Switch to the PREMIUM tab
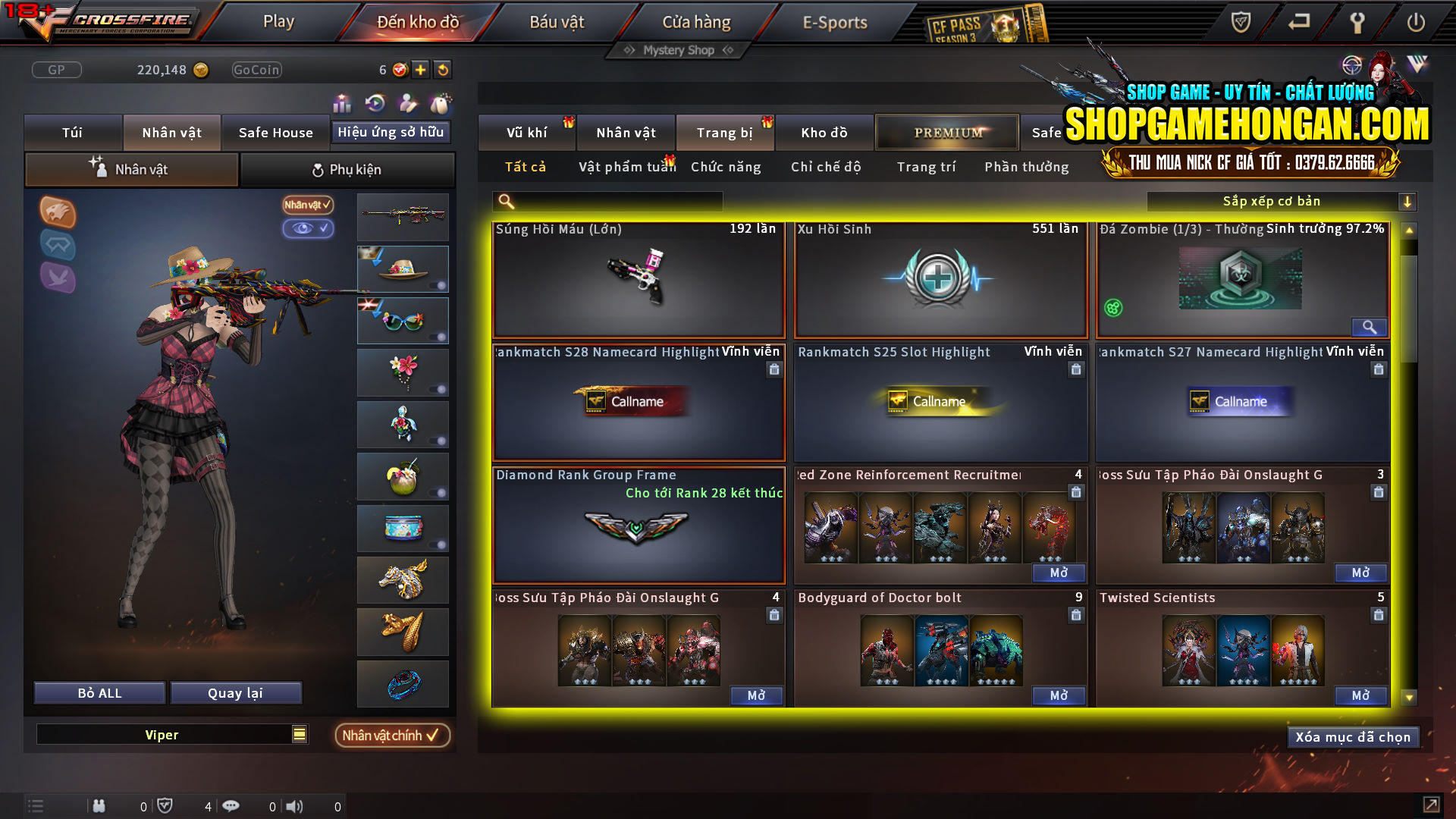The image size is (1456, 819). point(946,132)
